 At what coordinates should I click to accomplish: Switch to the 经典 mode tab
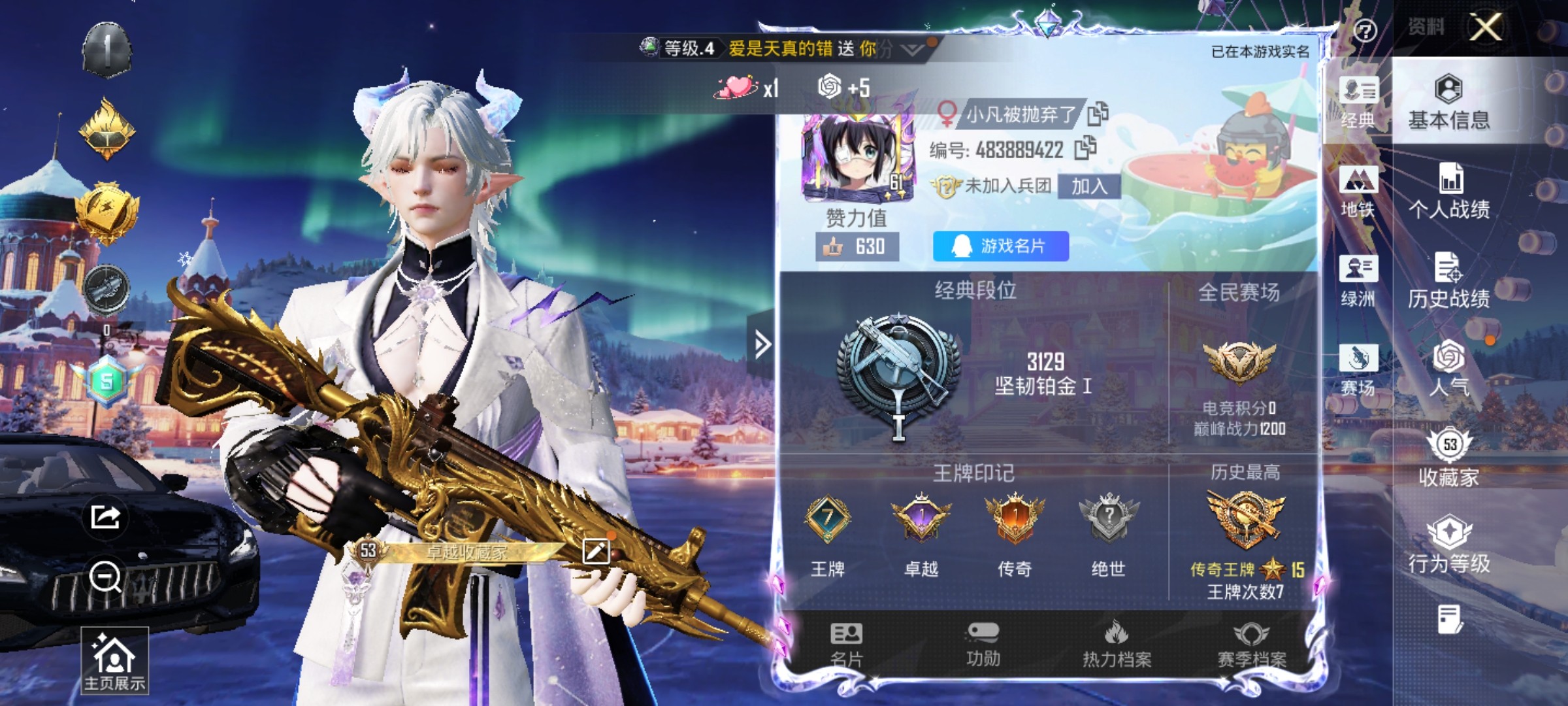(1358, 102)
